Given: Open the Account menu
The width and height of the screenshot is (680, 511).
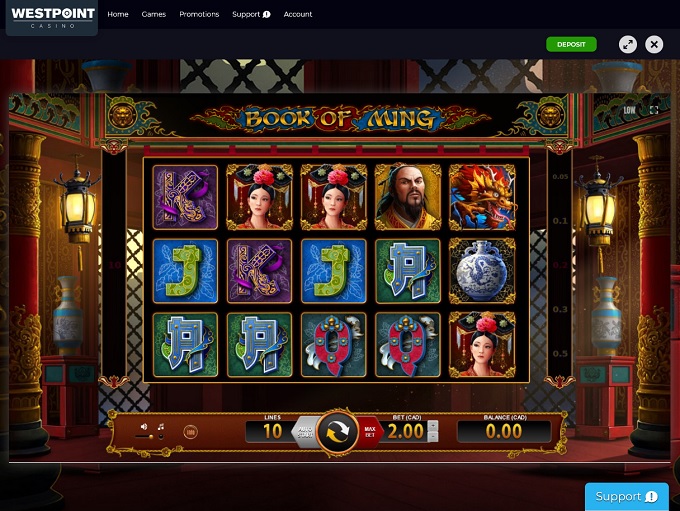Looking at the screenshot, I should (x=298, y=14).
